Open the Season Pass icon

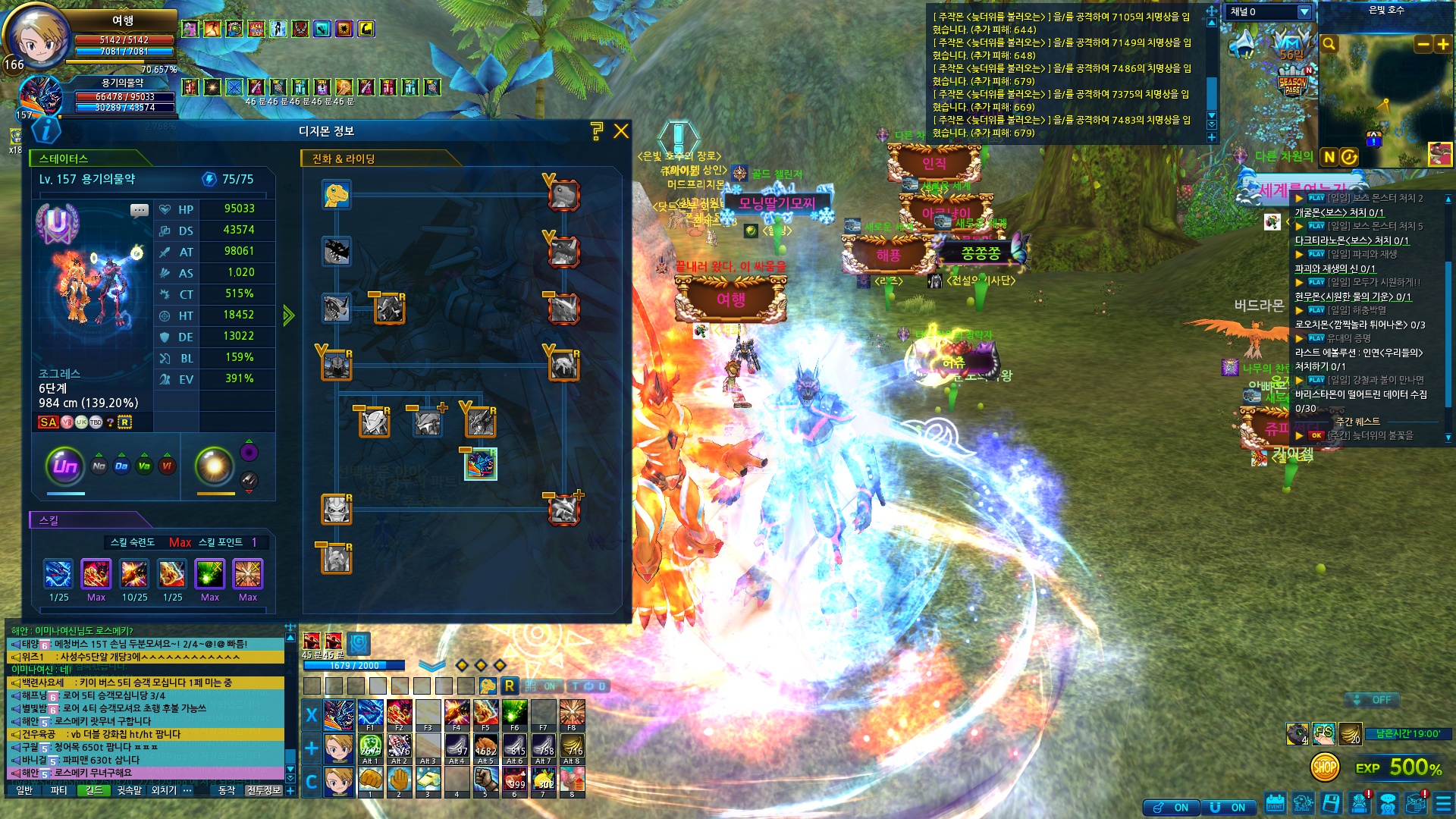pos(1293,83)
